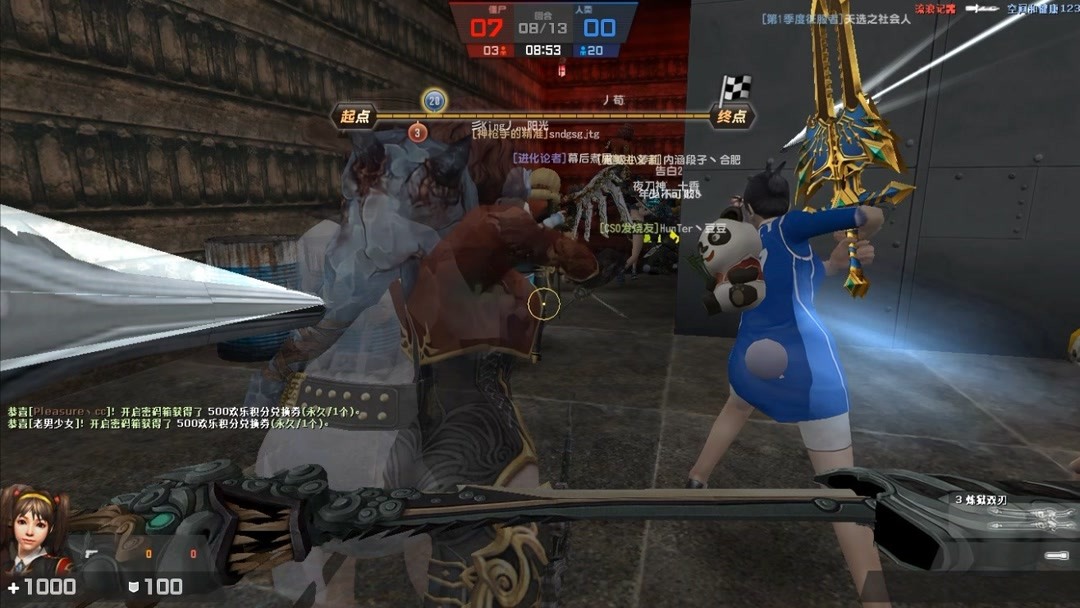Screen dimensions: 1080x608
Task: Click the 起点 start marker
Action: (x=355, y=117)
